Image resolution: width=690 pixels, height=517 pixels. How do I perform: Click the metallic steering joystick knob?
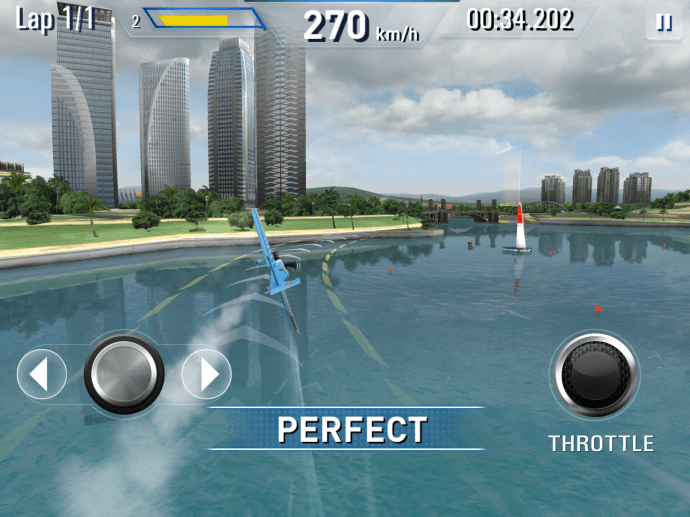(x=124, y=374)
